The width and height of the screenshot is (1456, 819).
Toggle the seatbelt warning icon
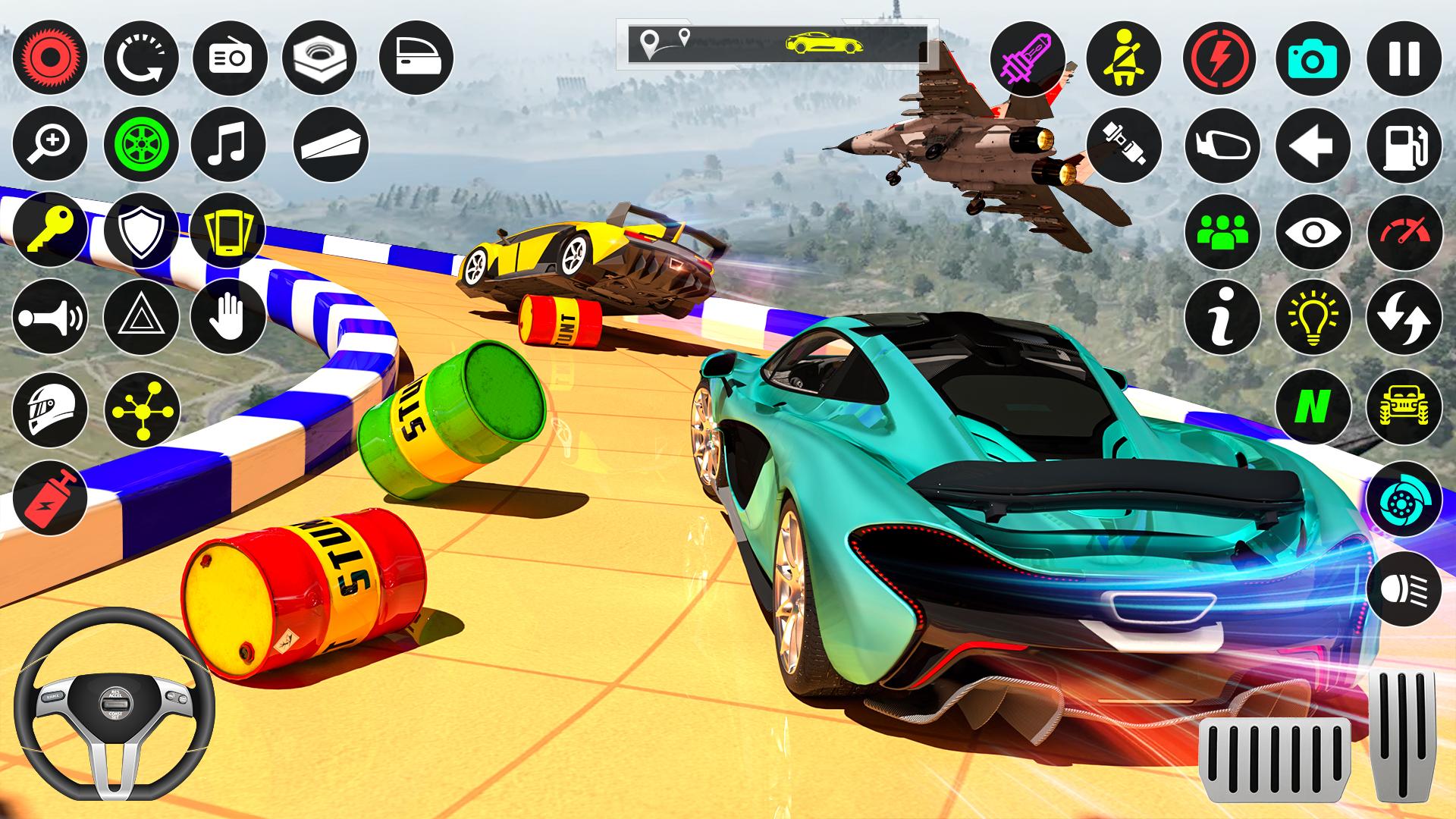1124,58
